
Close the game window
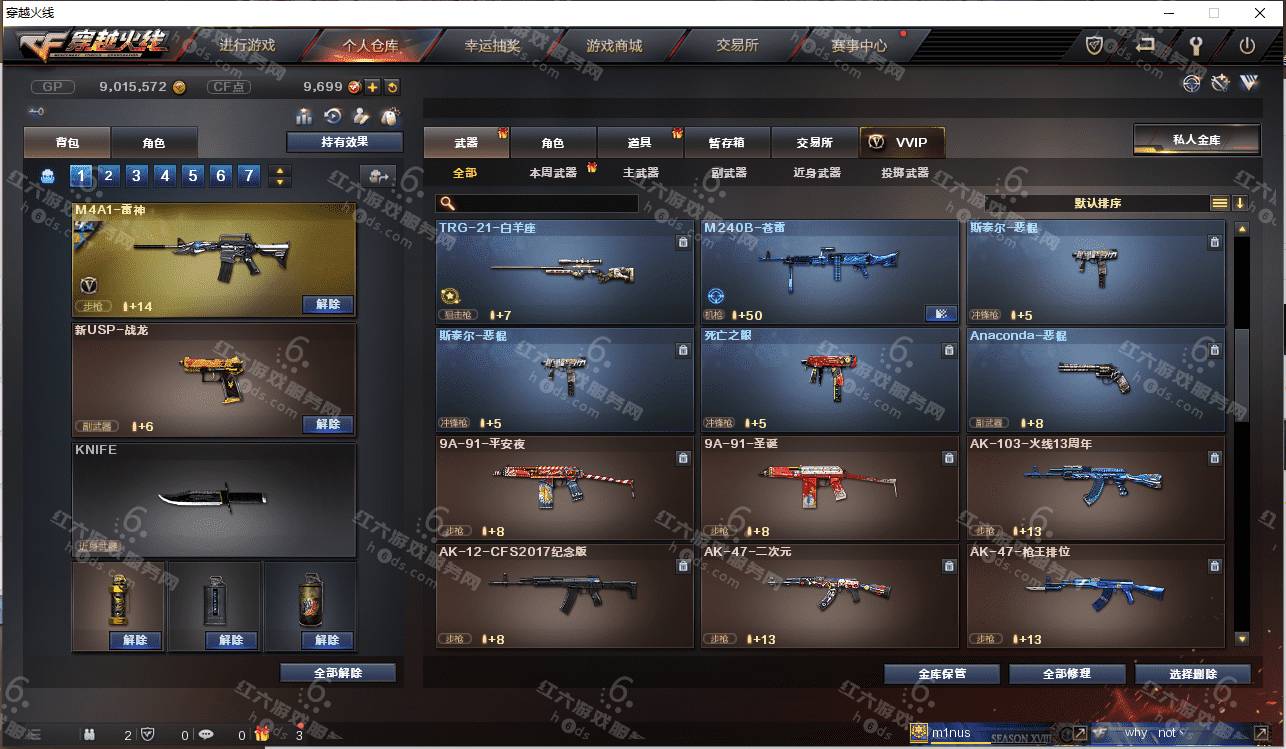[x=1260, y=13]
